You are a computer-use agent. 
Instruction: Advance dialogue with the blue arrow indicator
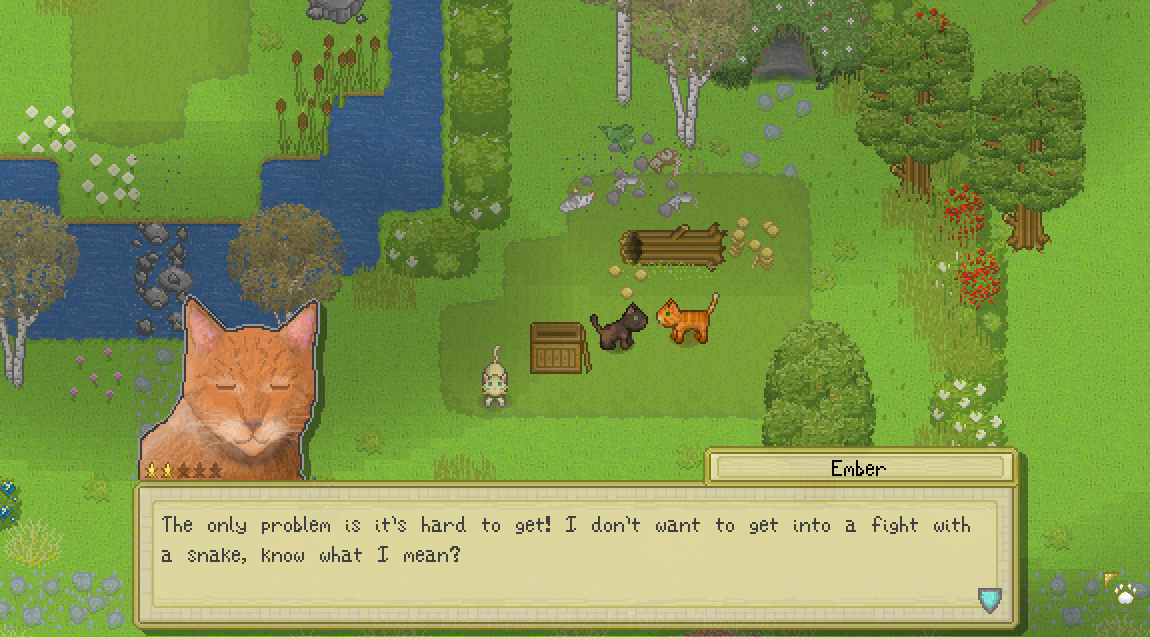[x=990, y=599]
